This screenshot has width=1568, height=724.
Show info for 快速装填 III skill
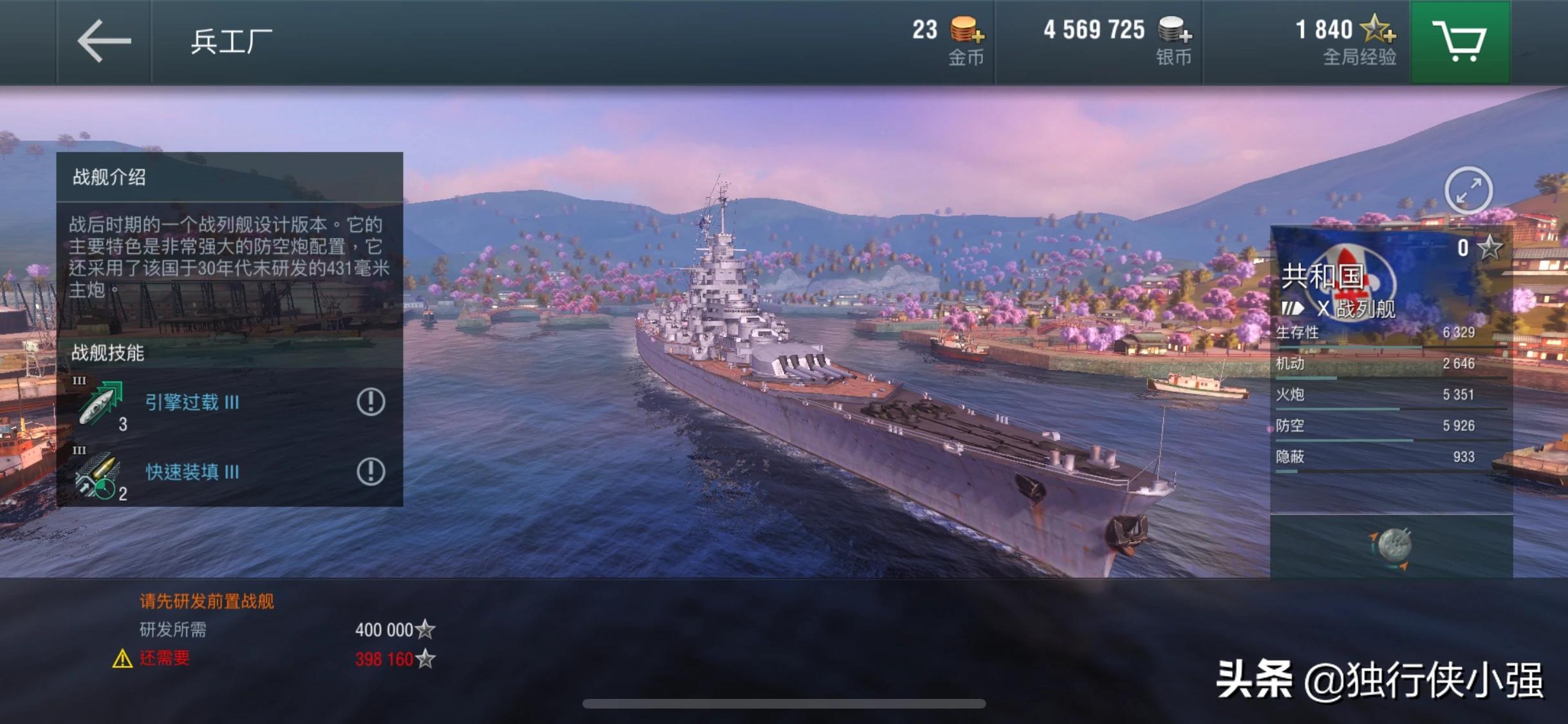[x=371, y=472]
